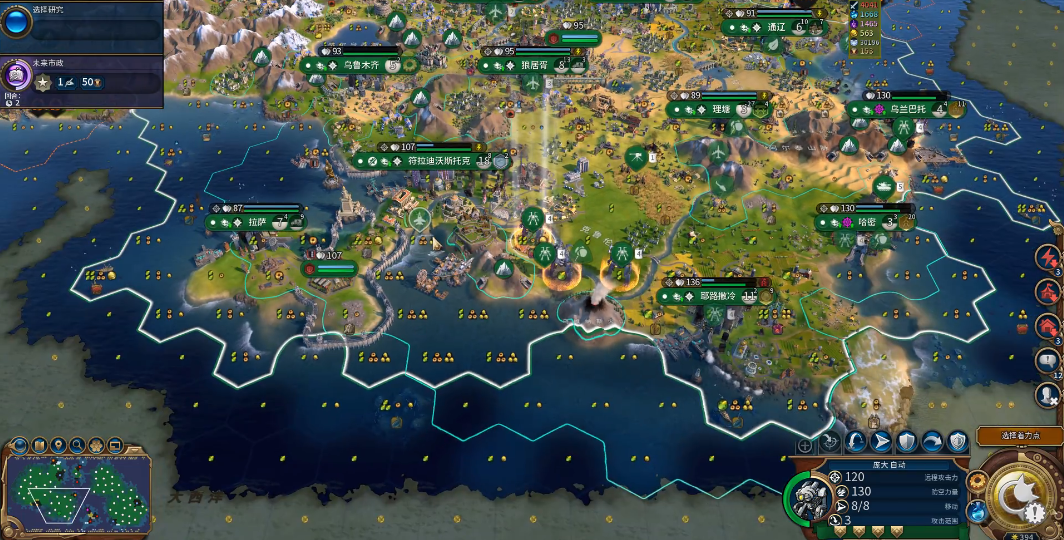
Task: Open the minimap map pin tool
Action: [x=59, y=445]
